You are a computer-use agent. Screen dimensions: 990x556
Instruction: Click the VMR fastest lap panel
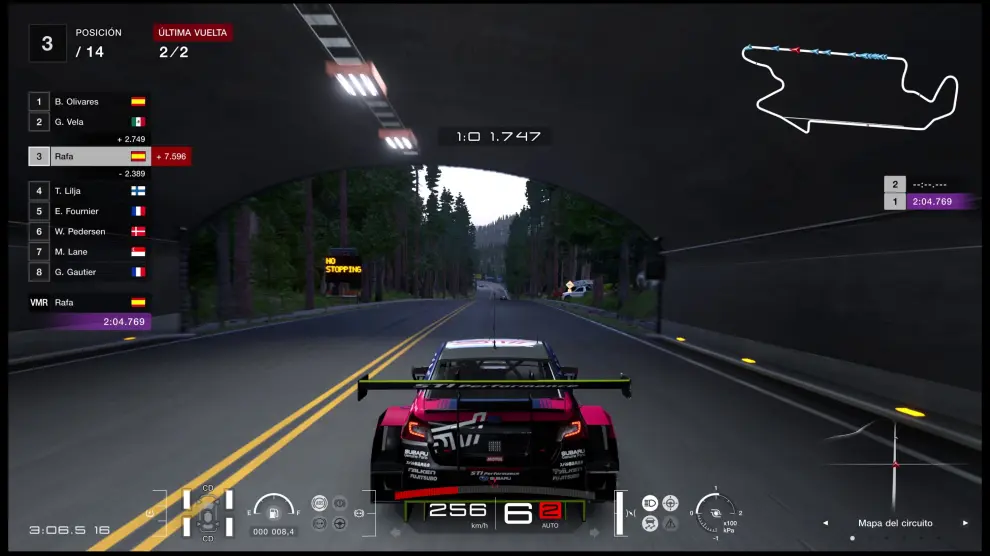pyautogui.click(x=90, y=312)
